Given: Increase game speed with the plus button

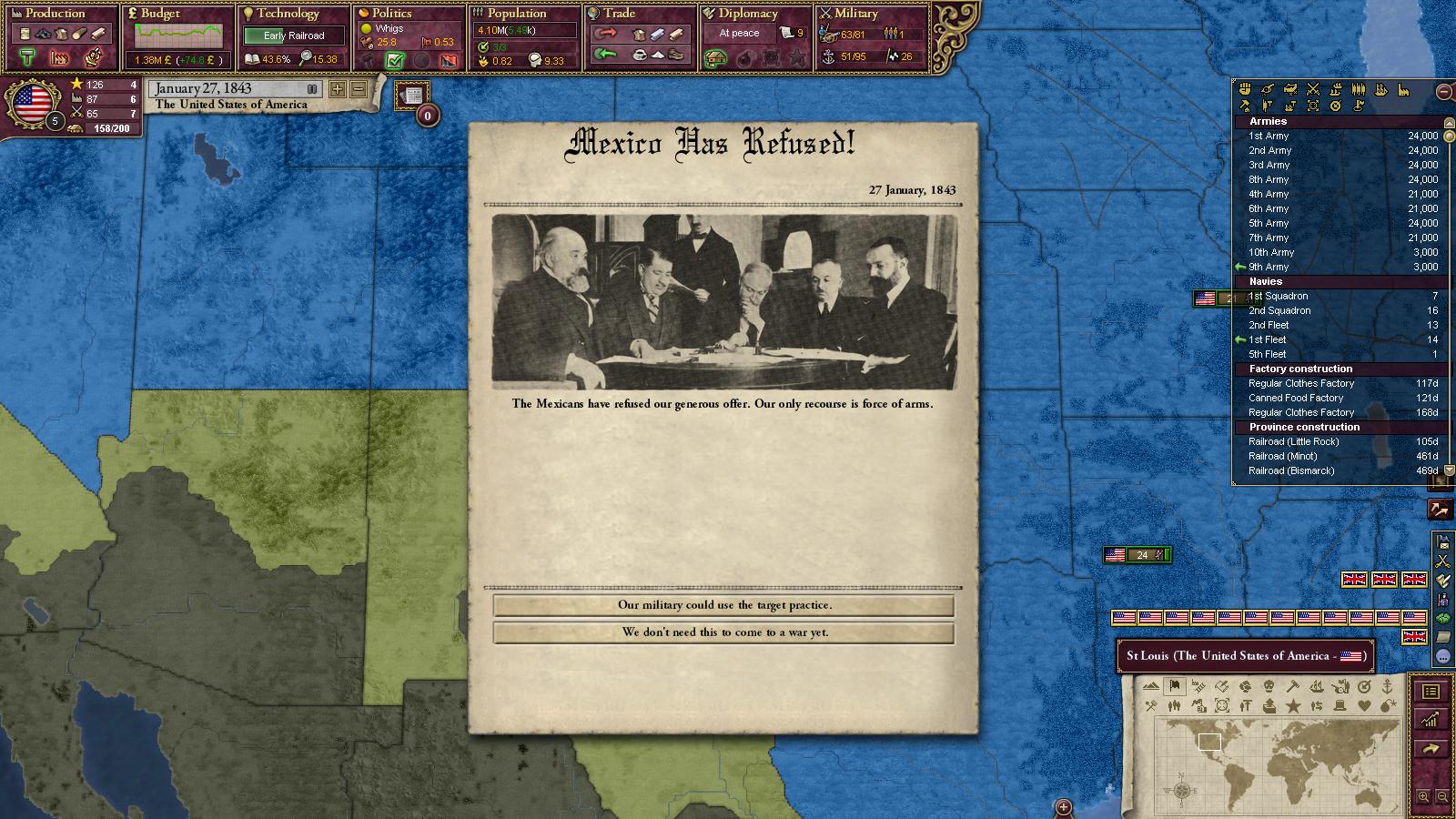Looking at the screenshot, I should coord(338,89).
